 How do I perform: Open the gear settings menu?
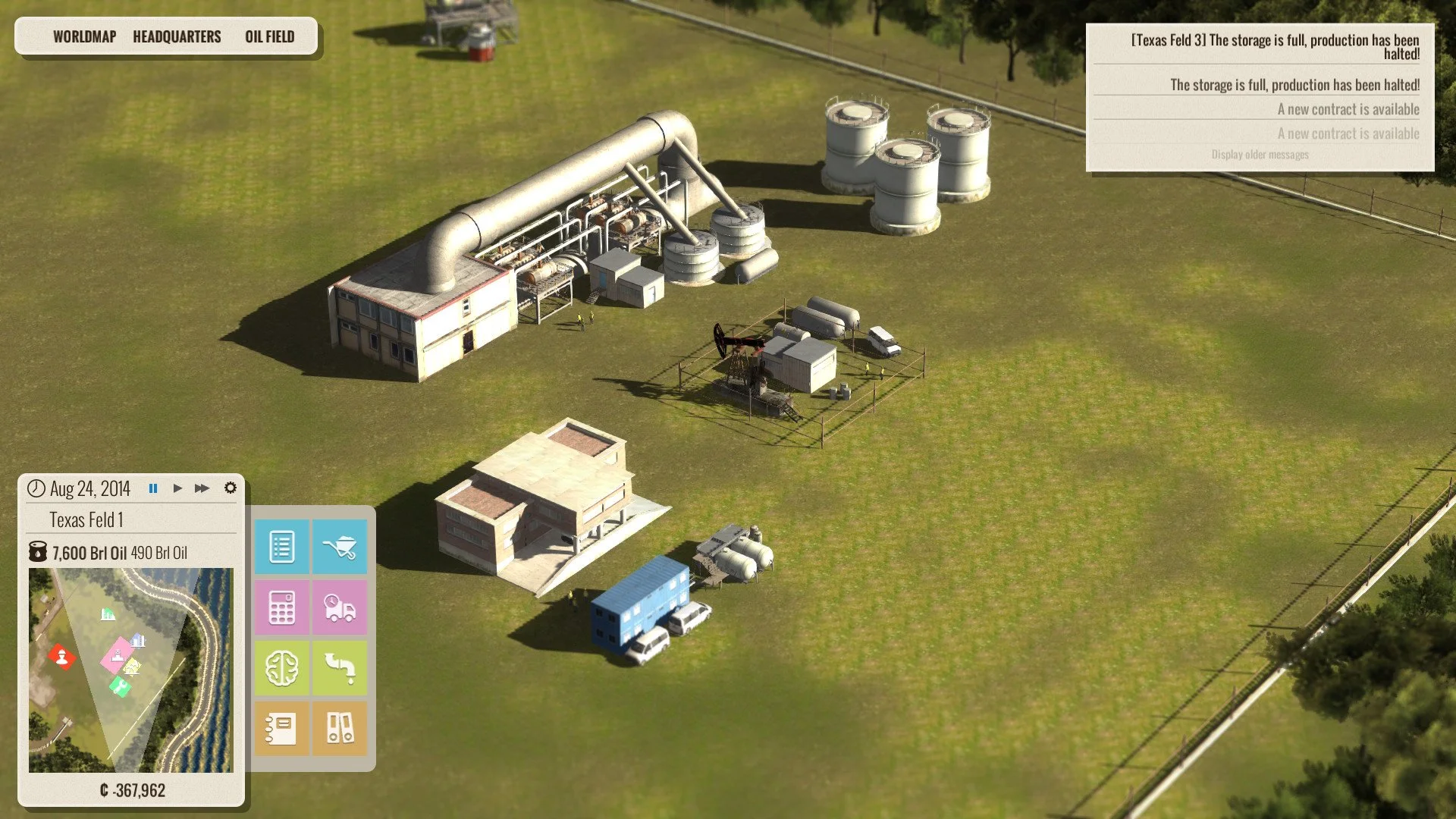click(x=231, y=488)
